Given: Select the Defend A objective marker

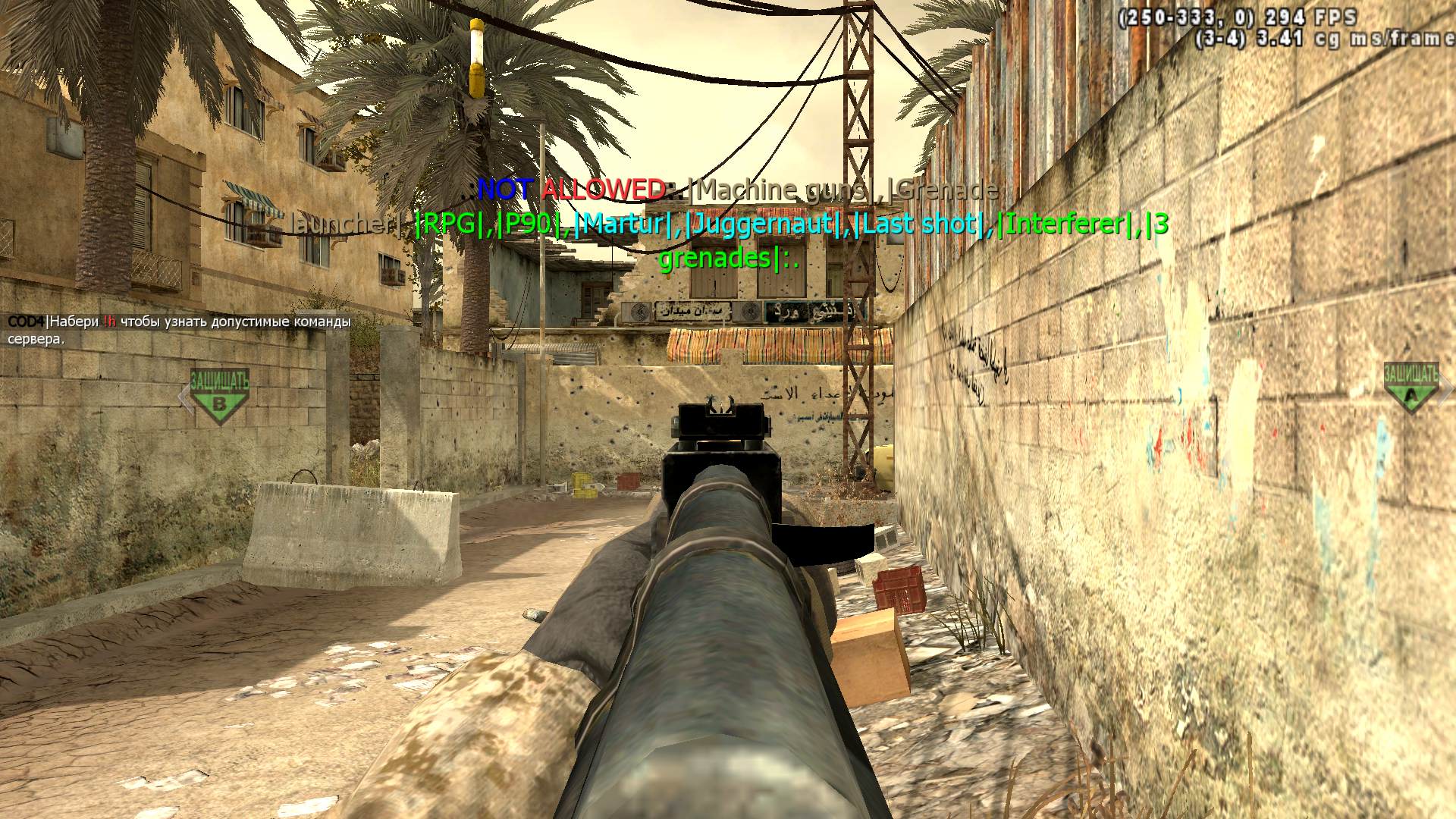Looking at the screenshot, I should pos(1410,388).
